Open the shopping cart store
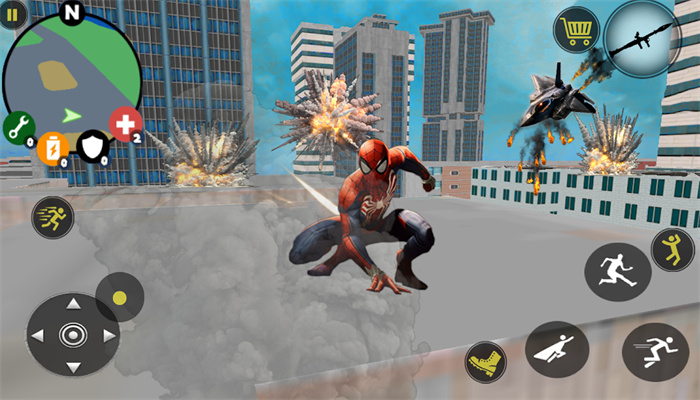Screen dimensions: 700x400 pyautogui.click(x=576, y=29)
